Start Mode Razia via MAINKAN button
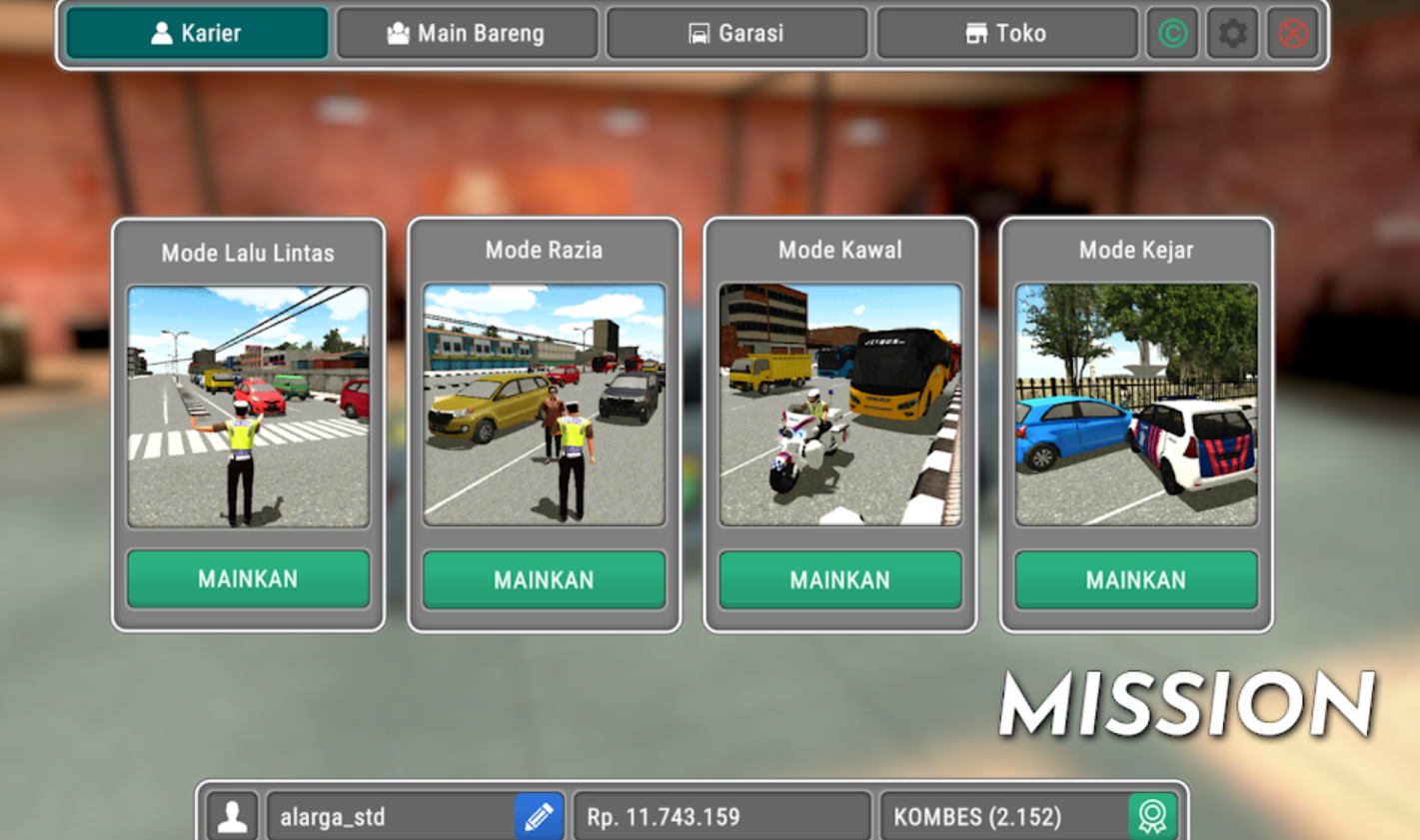Image resolution: width=1420 pixels, height=840 pixels. tap(544, 580)
